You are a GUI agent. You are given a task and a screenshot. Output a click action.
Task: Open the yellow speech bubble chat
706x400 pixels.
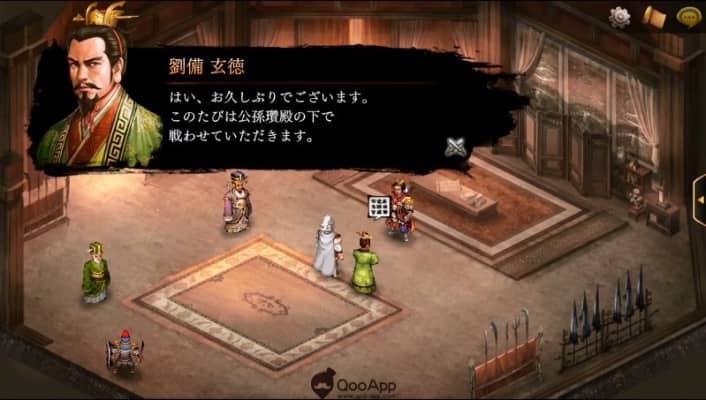pos(687,17)
